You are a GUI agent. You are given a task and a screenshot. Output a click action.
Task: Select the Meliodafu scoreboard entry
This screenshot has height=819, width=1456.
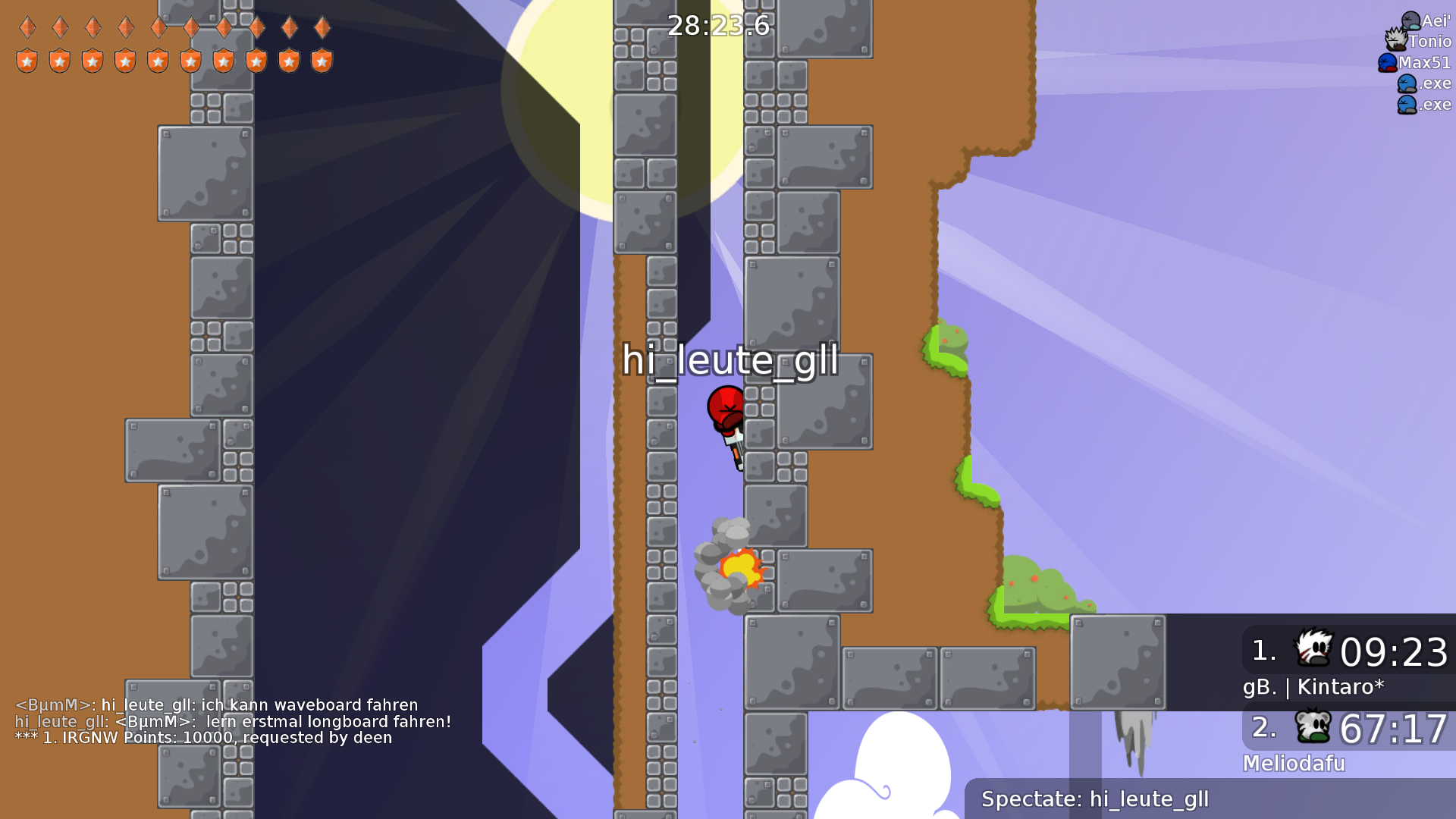click(1293, 764)
